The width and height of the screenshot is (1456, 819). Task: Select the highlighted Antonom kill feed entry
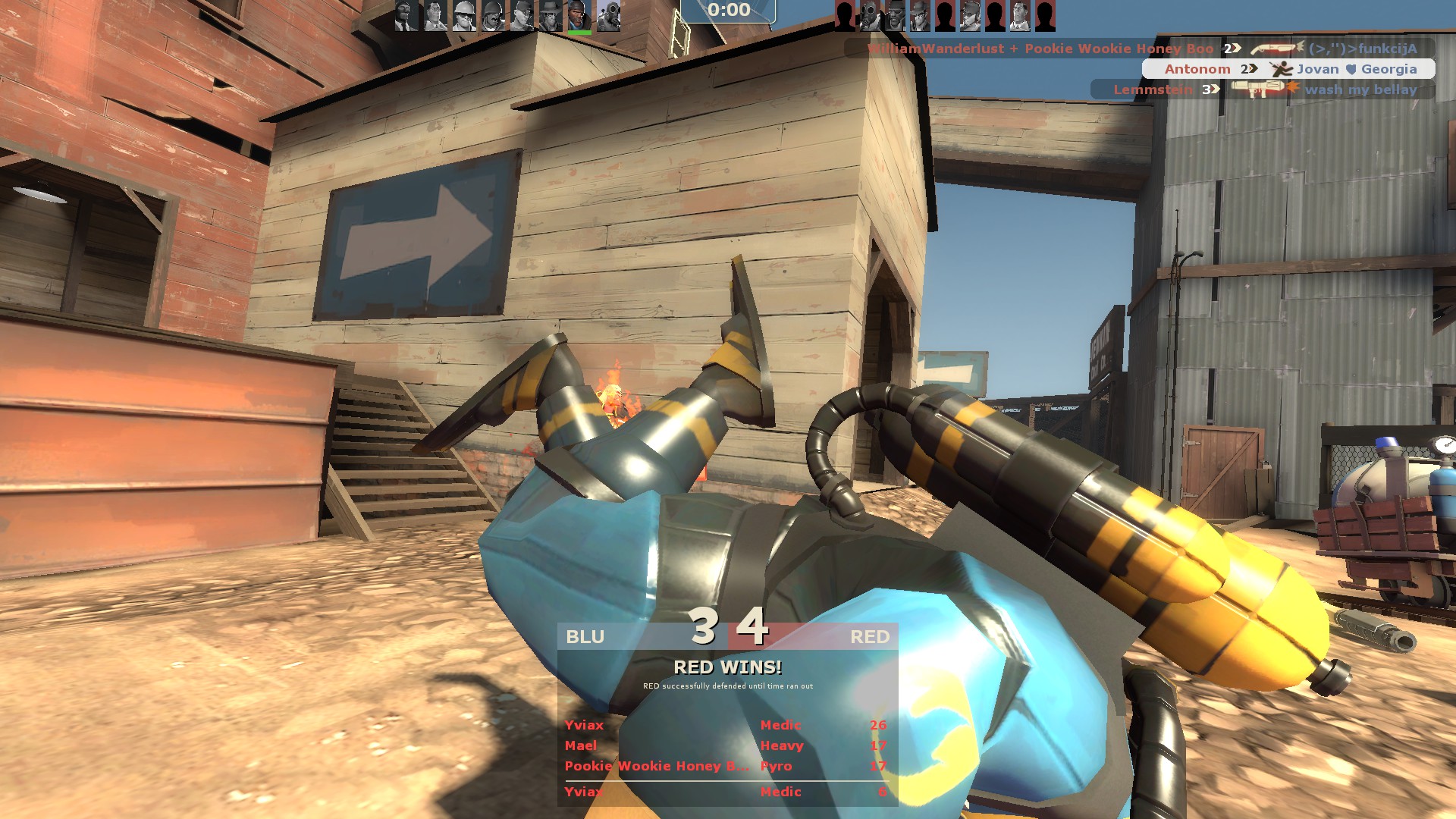(x=1288, y=69)
